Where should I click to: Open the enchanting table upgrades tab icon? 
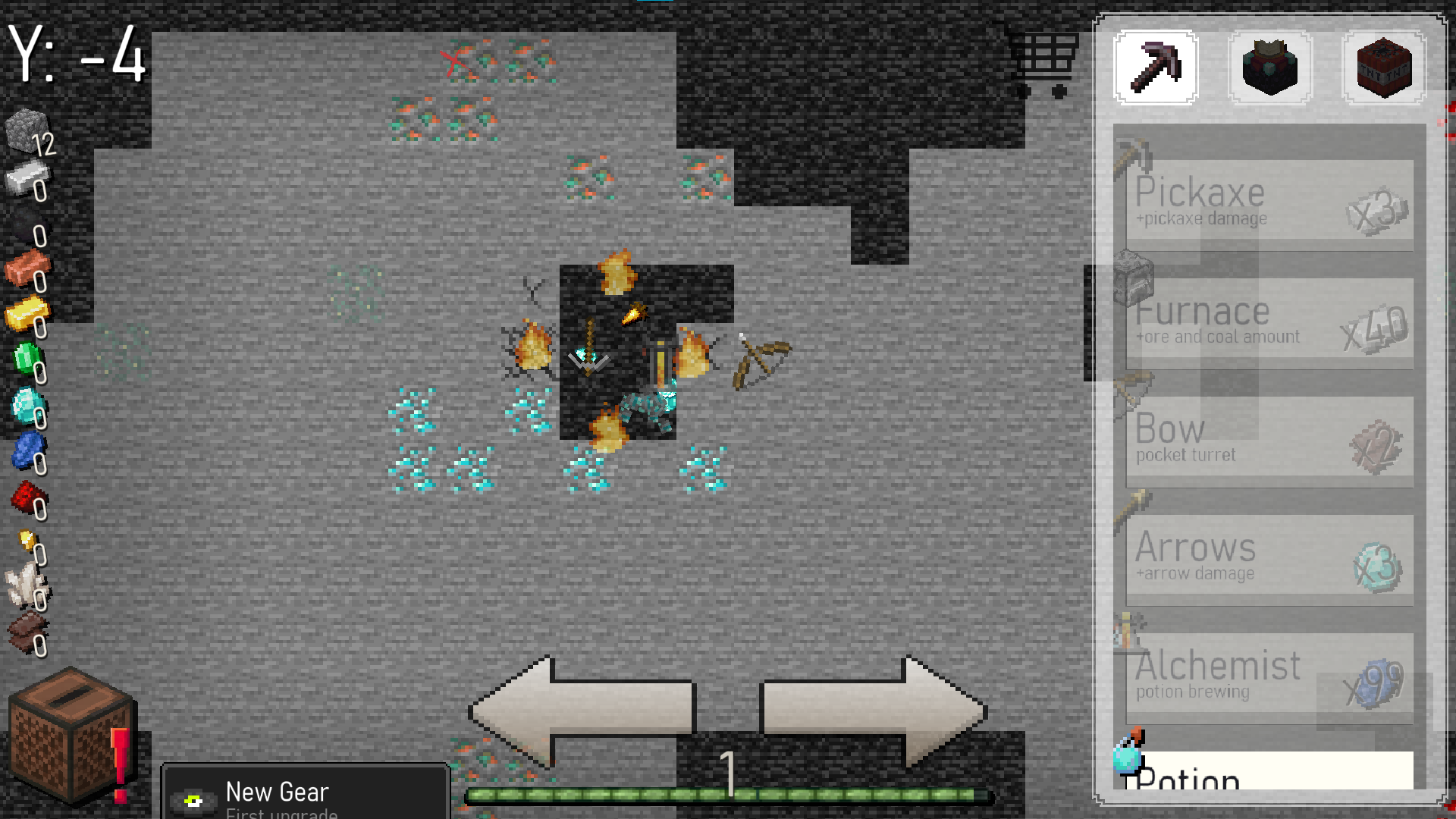click(1269, 67)
